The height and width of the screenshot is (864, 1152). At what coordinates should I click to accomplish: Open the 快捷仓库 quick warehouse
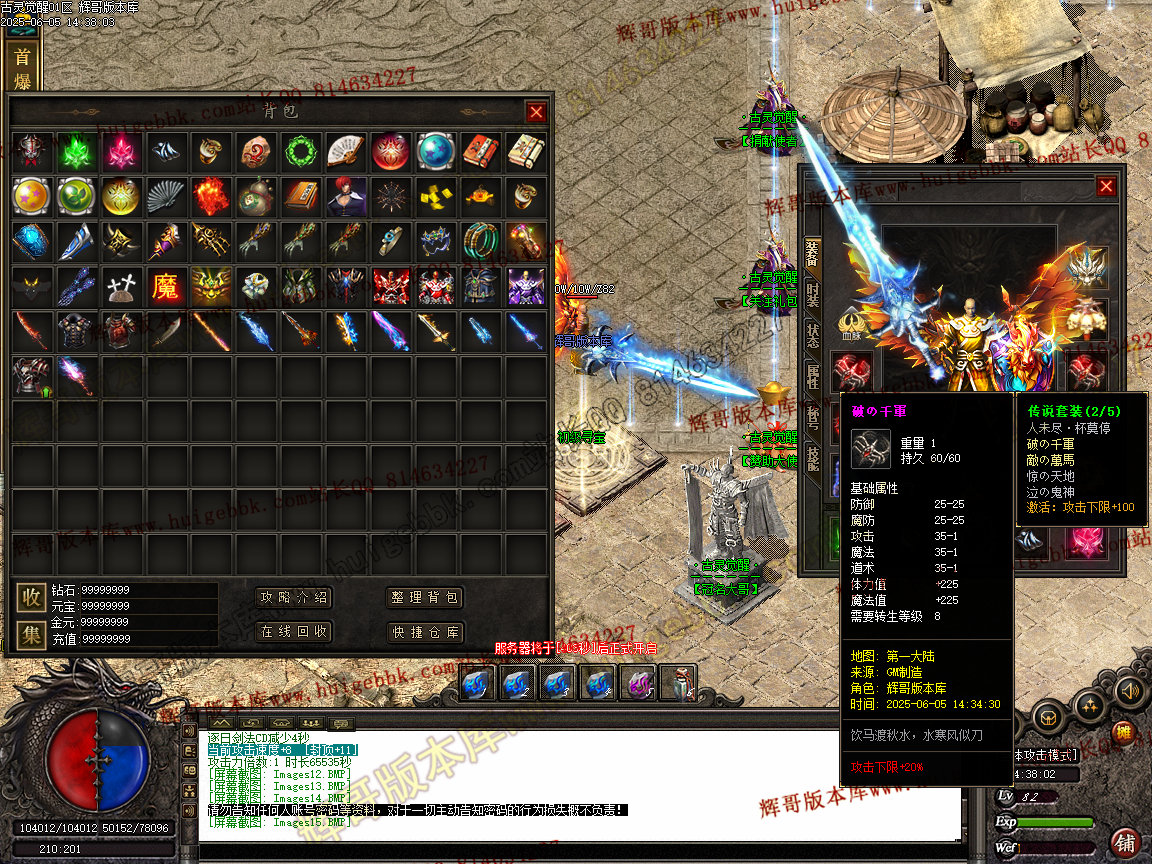425,632
